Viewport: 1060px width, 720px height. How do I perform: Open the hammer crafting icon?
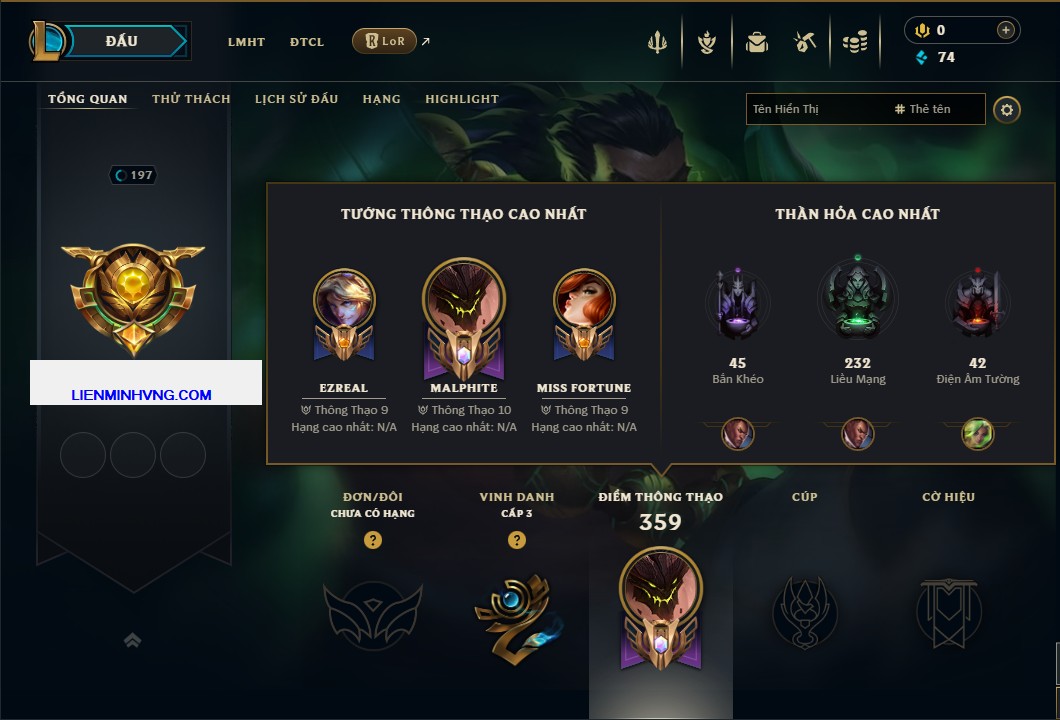click(x=805, y=42)
